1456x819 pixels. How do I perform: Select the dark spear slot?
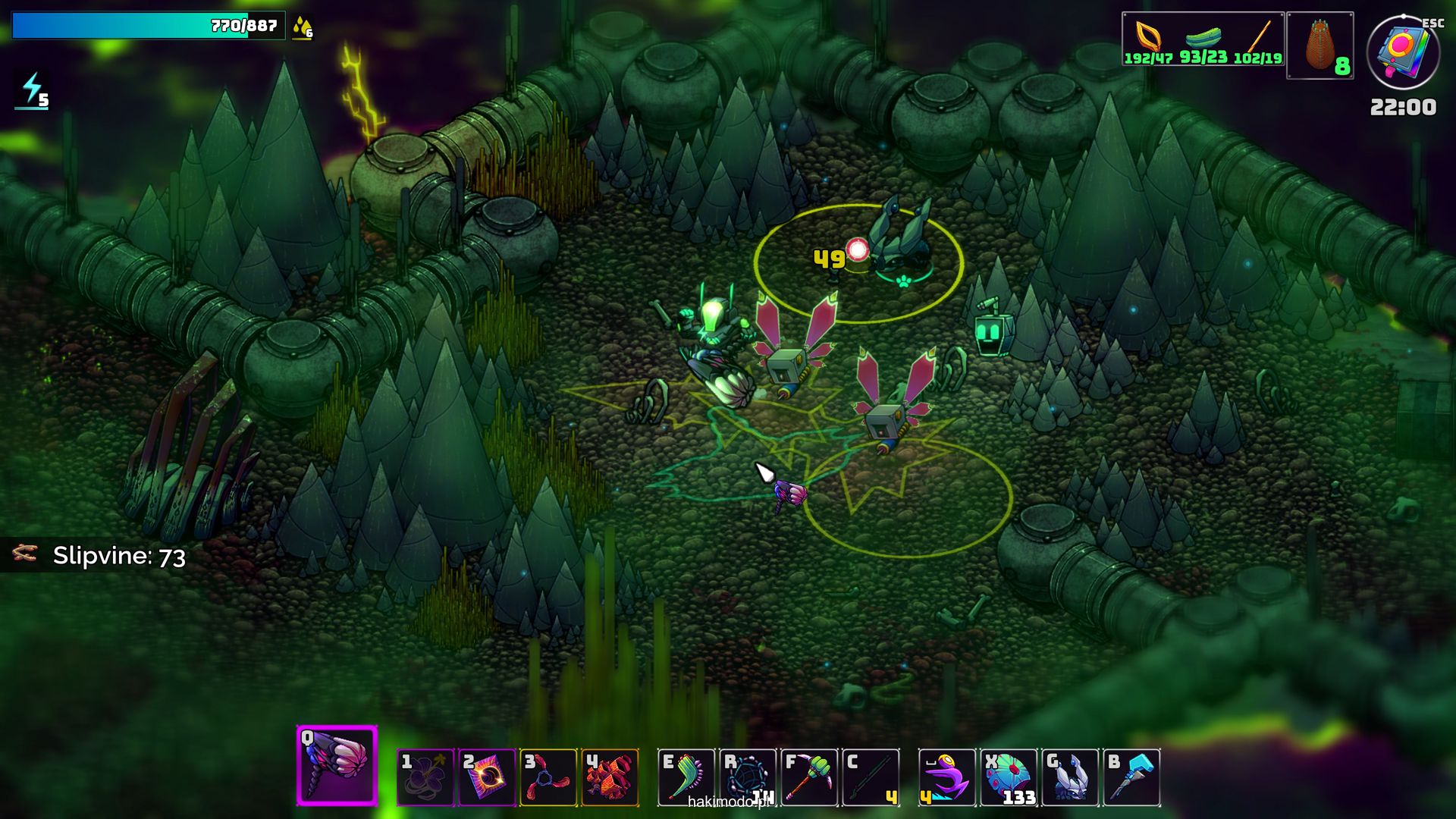point(871,777)
